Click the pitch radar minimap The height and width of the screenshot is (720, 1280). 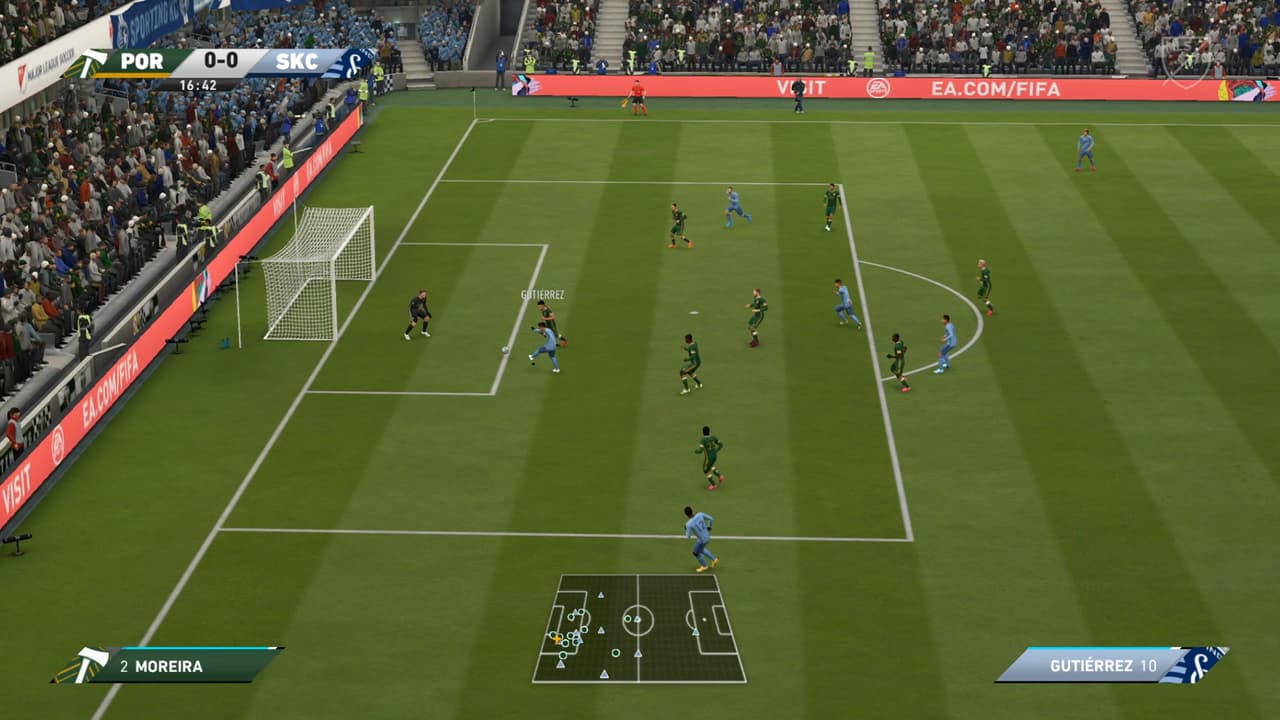click(x=639, y=628)
